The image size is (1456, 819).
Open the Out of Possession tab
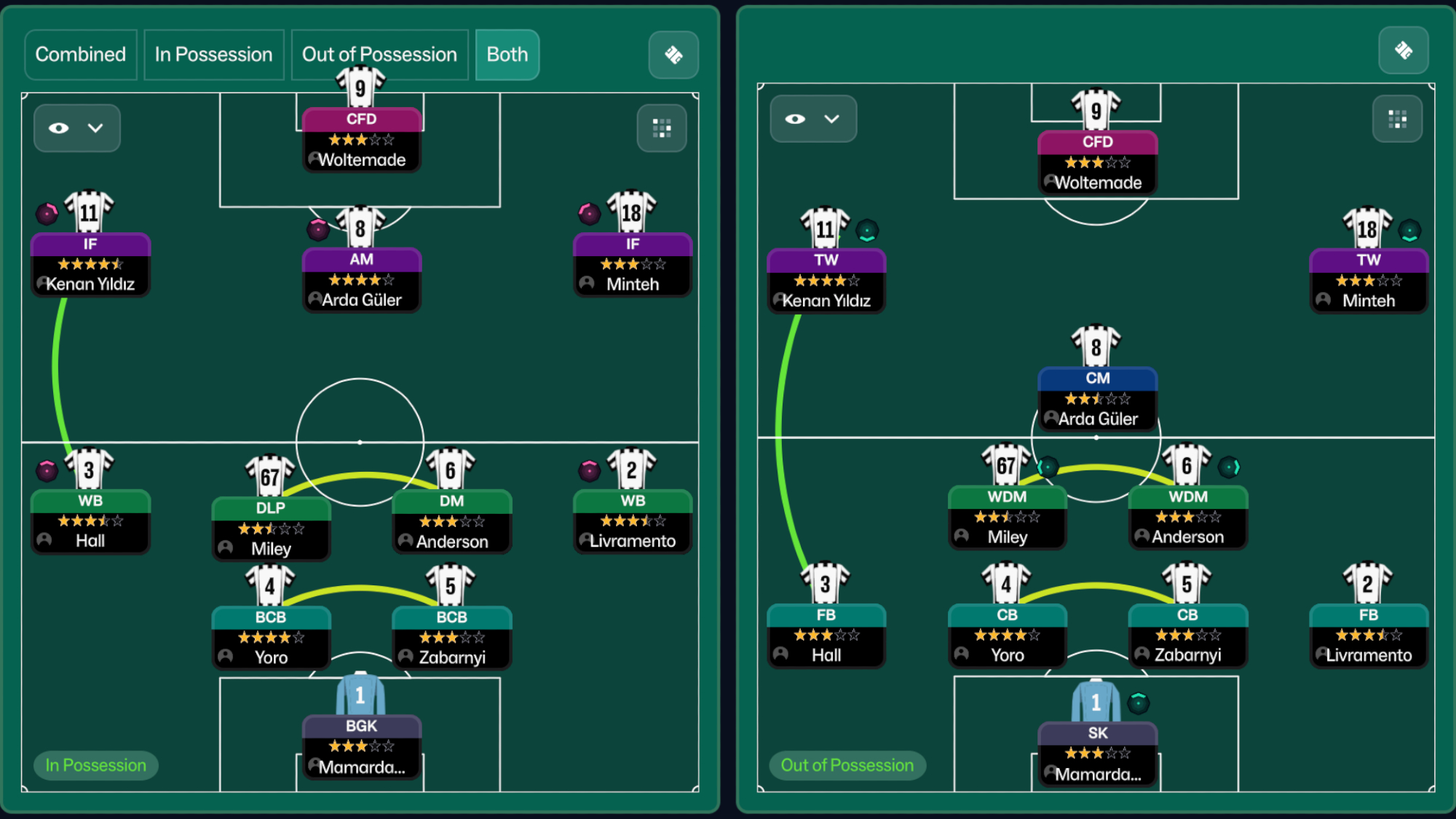(379, 55)
